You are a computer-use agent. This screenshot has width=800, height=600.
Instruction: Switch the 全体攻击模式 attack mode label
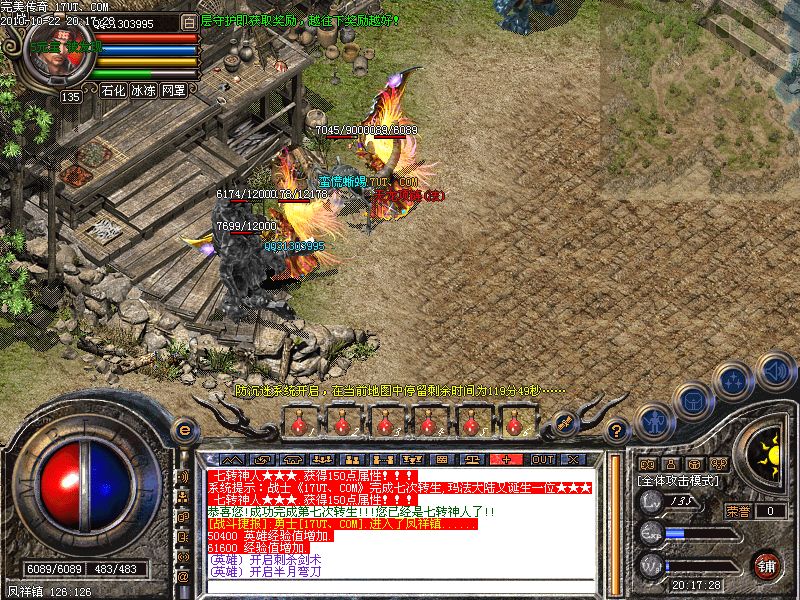[x=675, y=480]
